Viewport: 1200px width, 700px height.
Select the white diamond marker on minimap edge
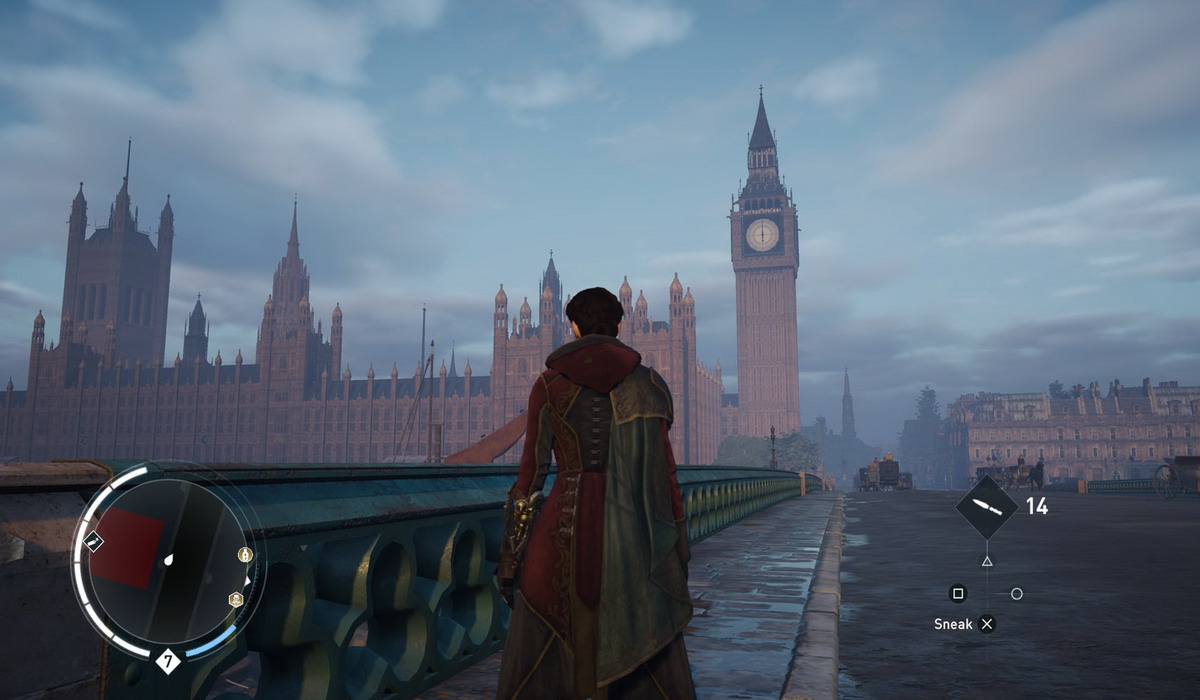coord(94,541)
